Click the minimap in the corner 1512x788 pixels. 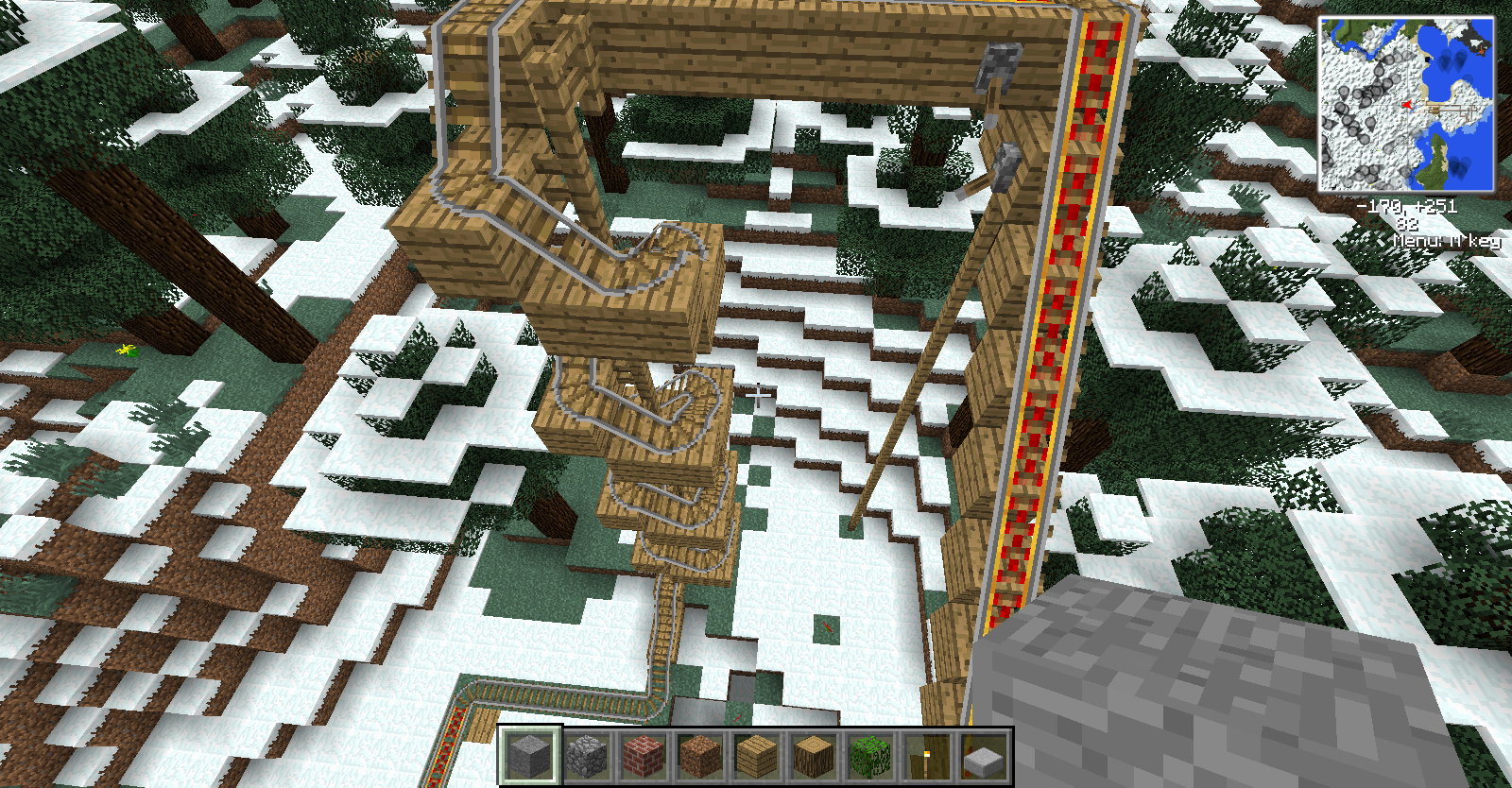pyautogui.click(x=1406, y=104)
